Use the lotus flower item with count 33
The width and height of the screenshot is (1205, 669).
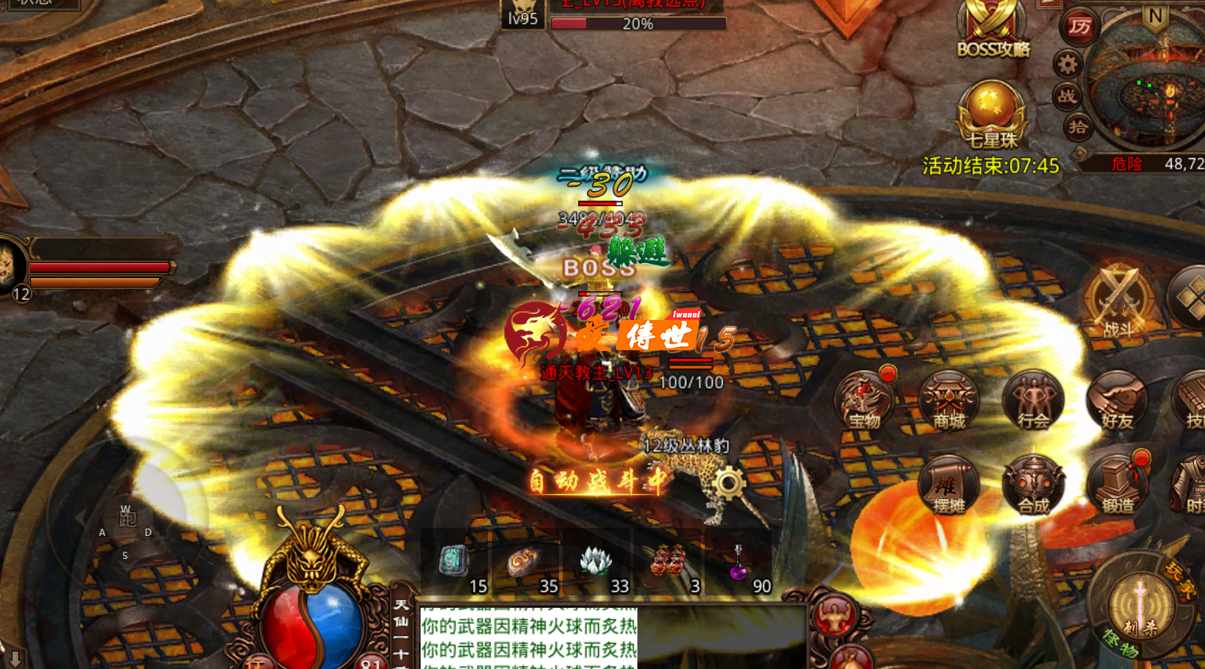597,562
